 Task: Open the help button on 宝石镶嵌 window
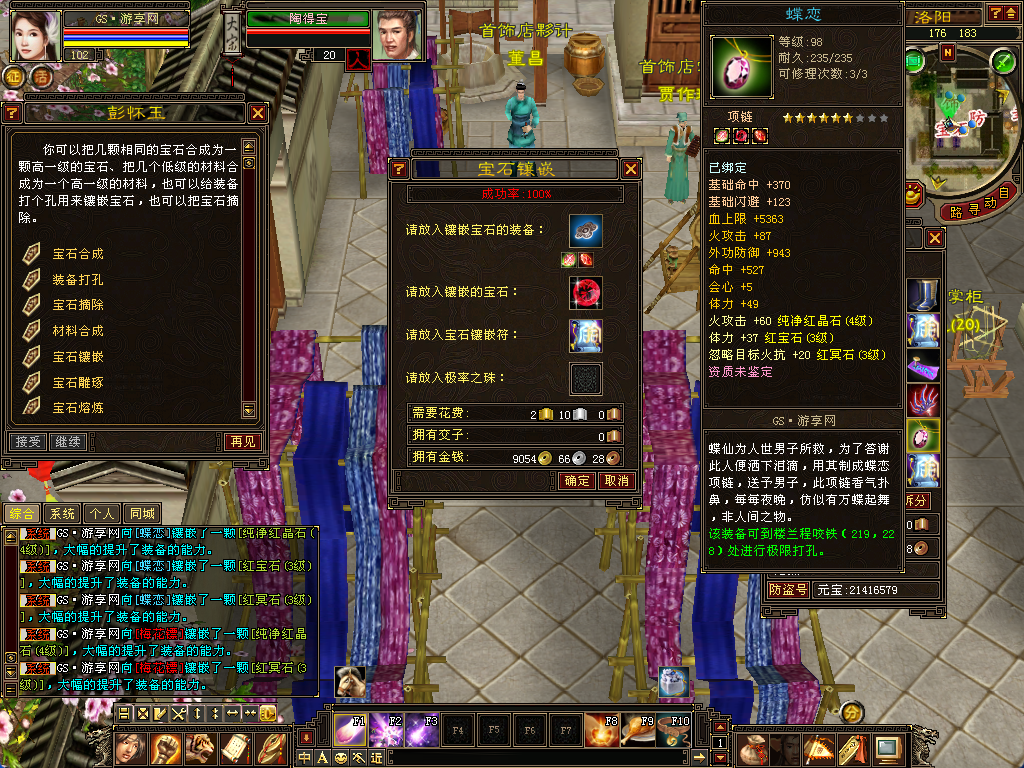click(x=398, y=169)
